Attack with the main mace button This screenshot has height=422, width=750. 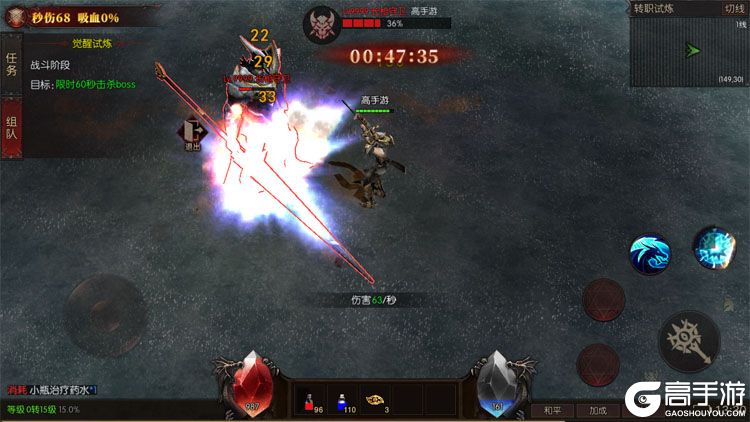pyautogui.click(x=689, y=340)
